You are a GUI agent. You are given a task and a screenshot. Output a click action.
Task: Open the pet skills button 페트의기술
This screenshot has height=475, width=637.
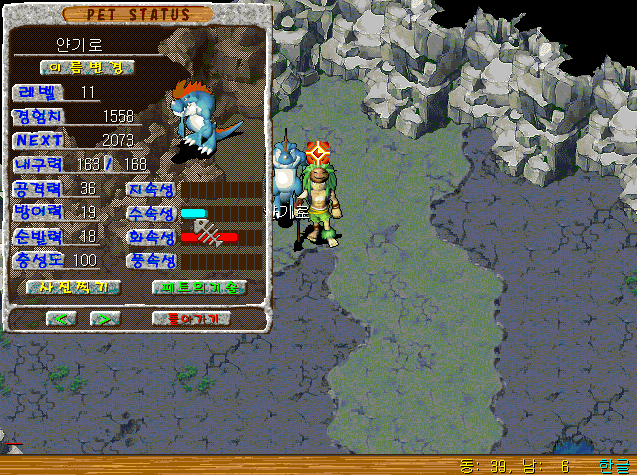tap(199, 287)
